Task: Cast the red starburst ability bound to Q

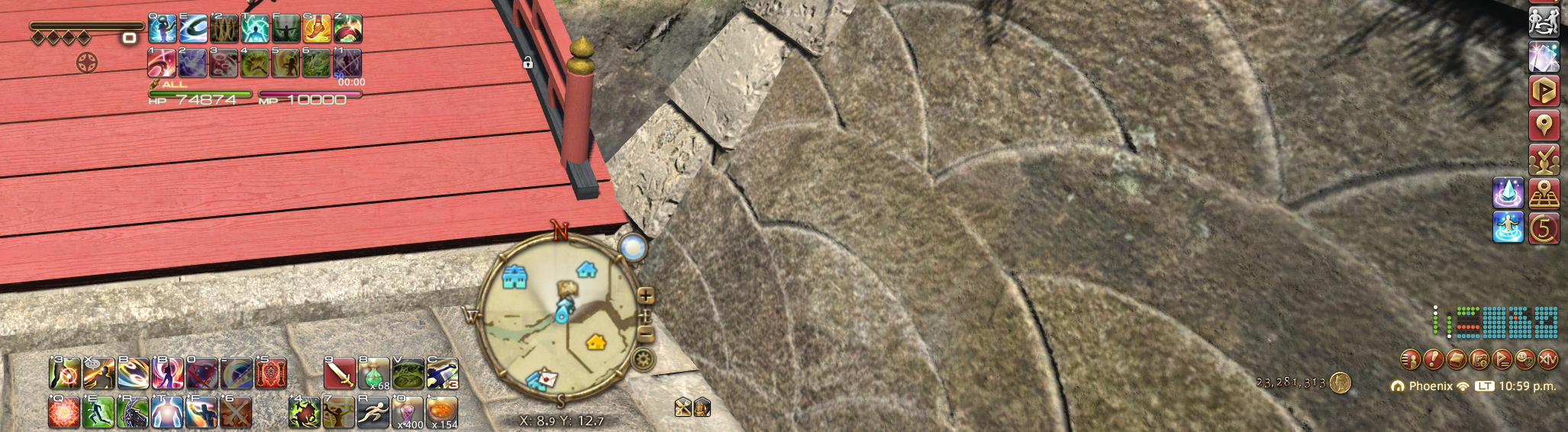Action: (64, 413)
